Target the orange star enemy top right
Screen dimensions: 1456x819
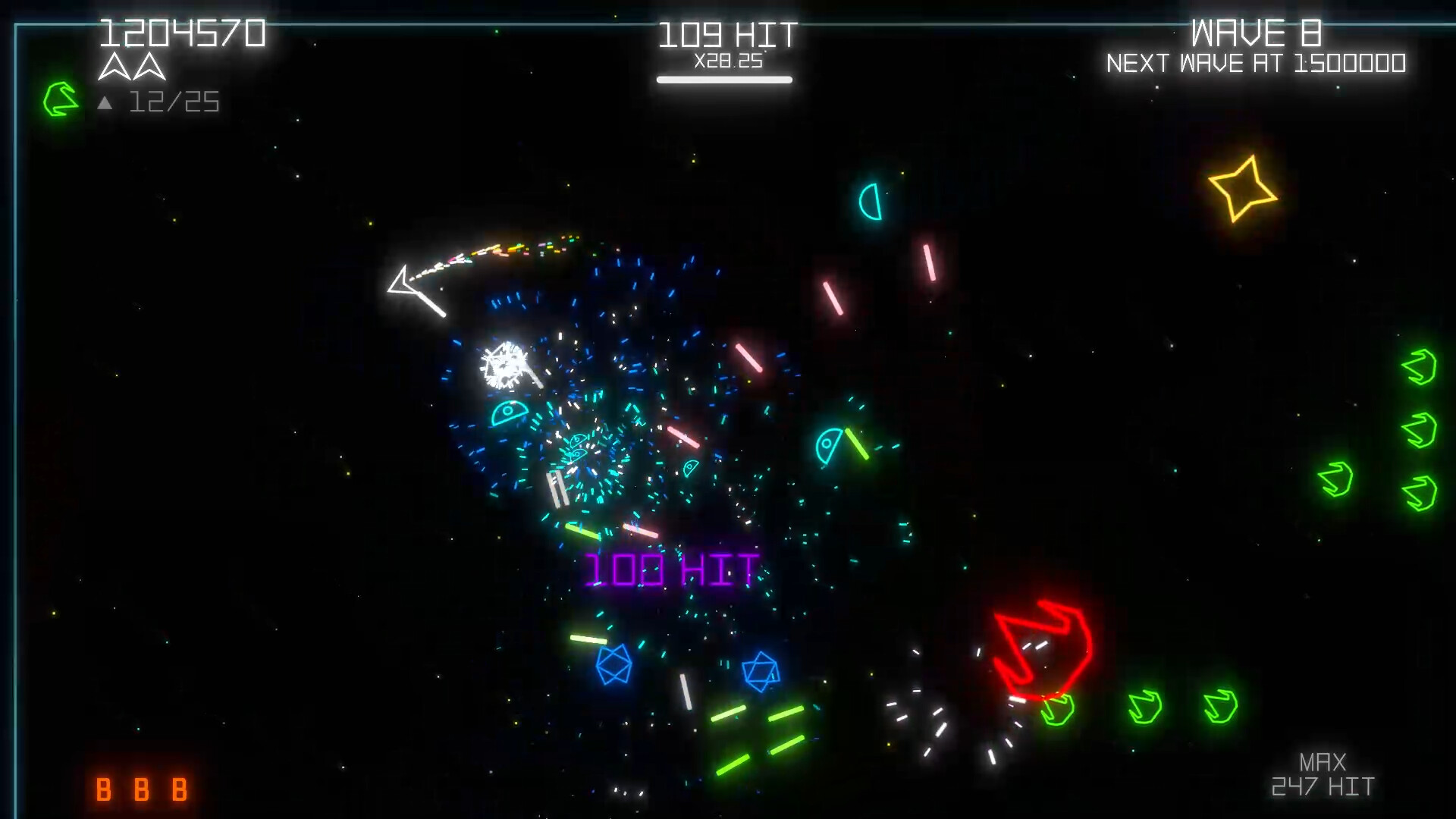[x=1244, y=187]
